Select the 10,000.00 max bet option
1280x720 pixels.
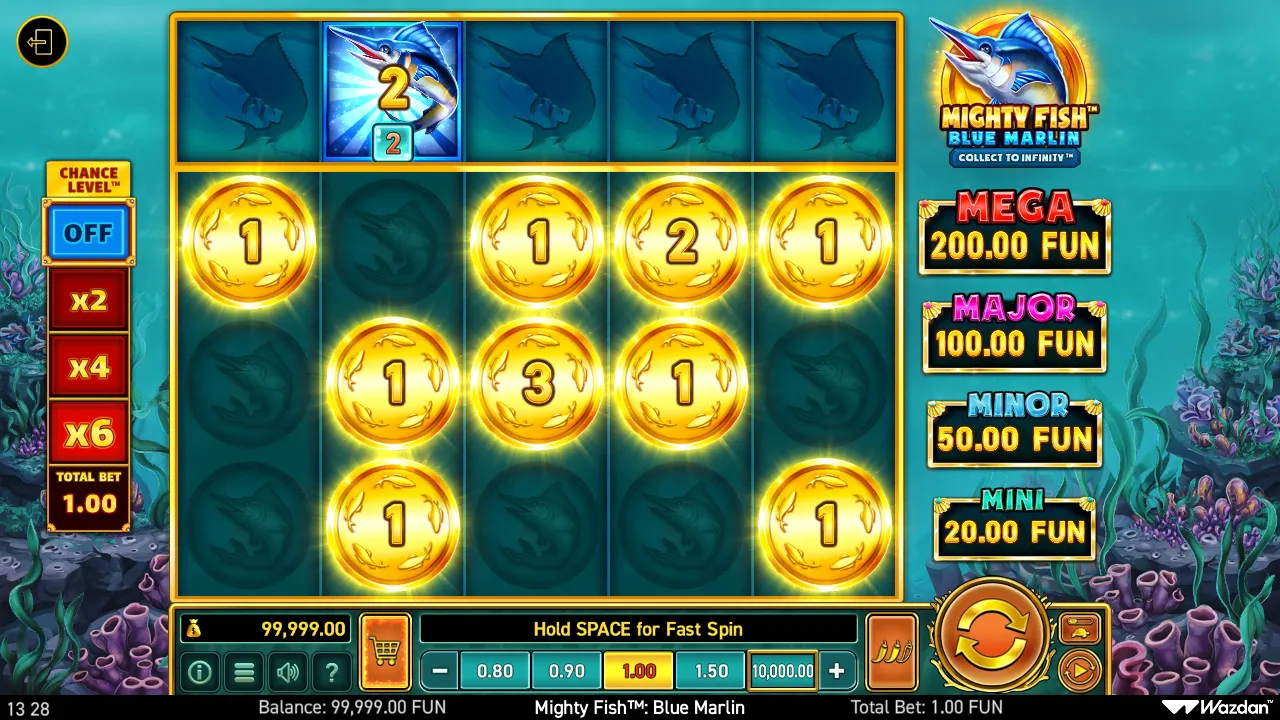783,671
